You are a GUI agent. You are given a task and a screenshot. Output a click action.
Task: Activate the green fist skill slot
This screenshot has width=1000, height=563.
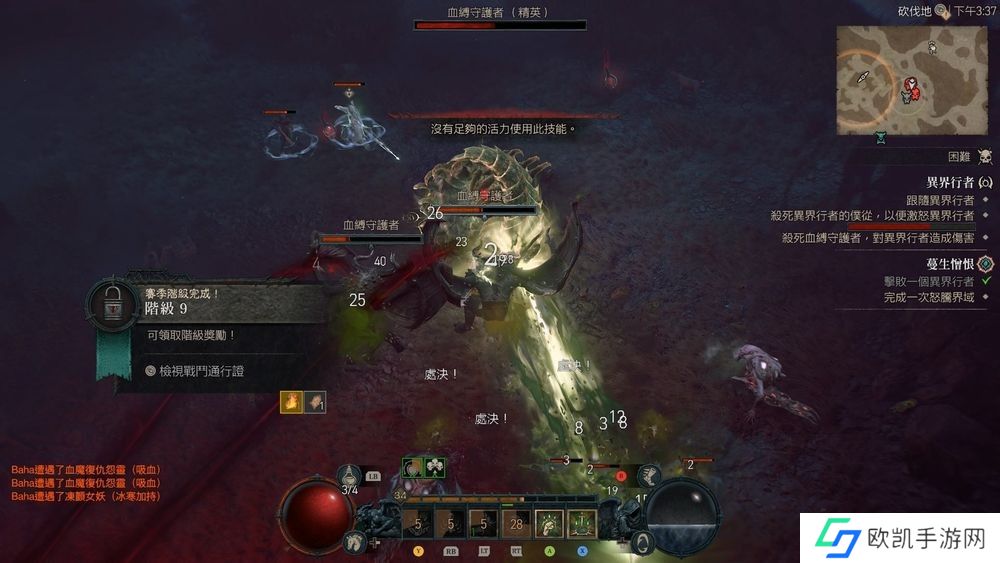coord(548,523)
